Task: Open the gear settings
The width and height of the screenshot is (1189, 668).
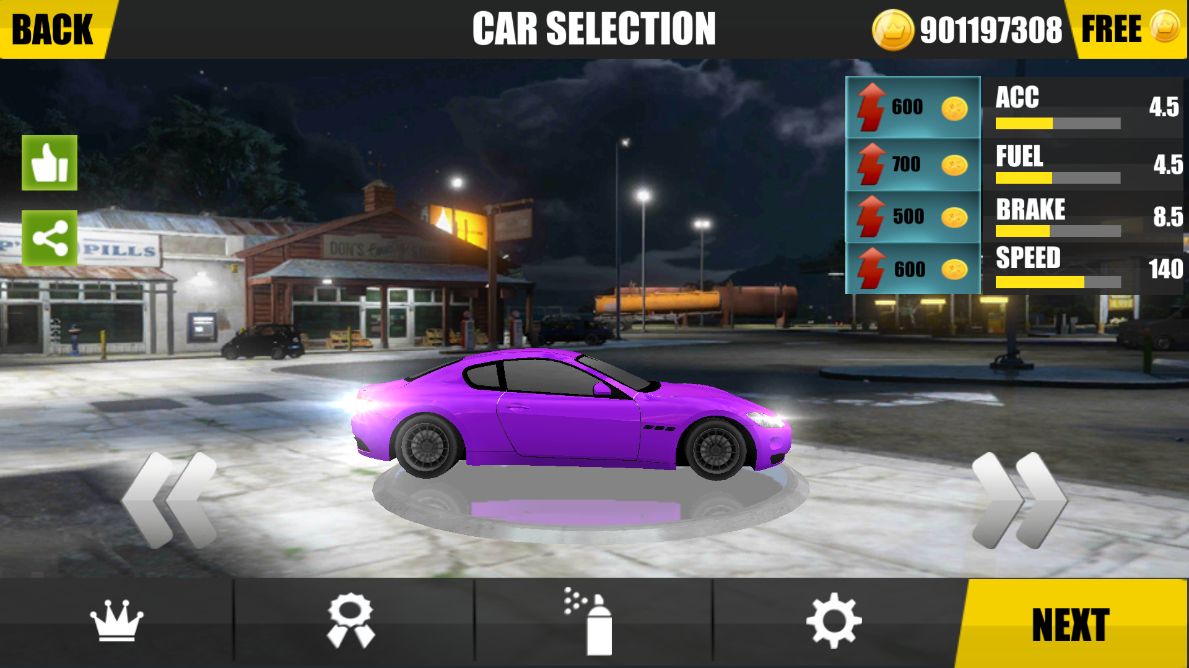Action: pyautogui.click(x=833, y=624)
